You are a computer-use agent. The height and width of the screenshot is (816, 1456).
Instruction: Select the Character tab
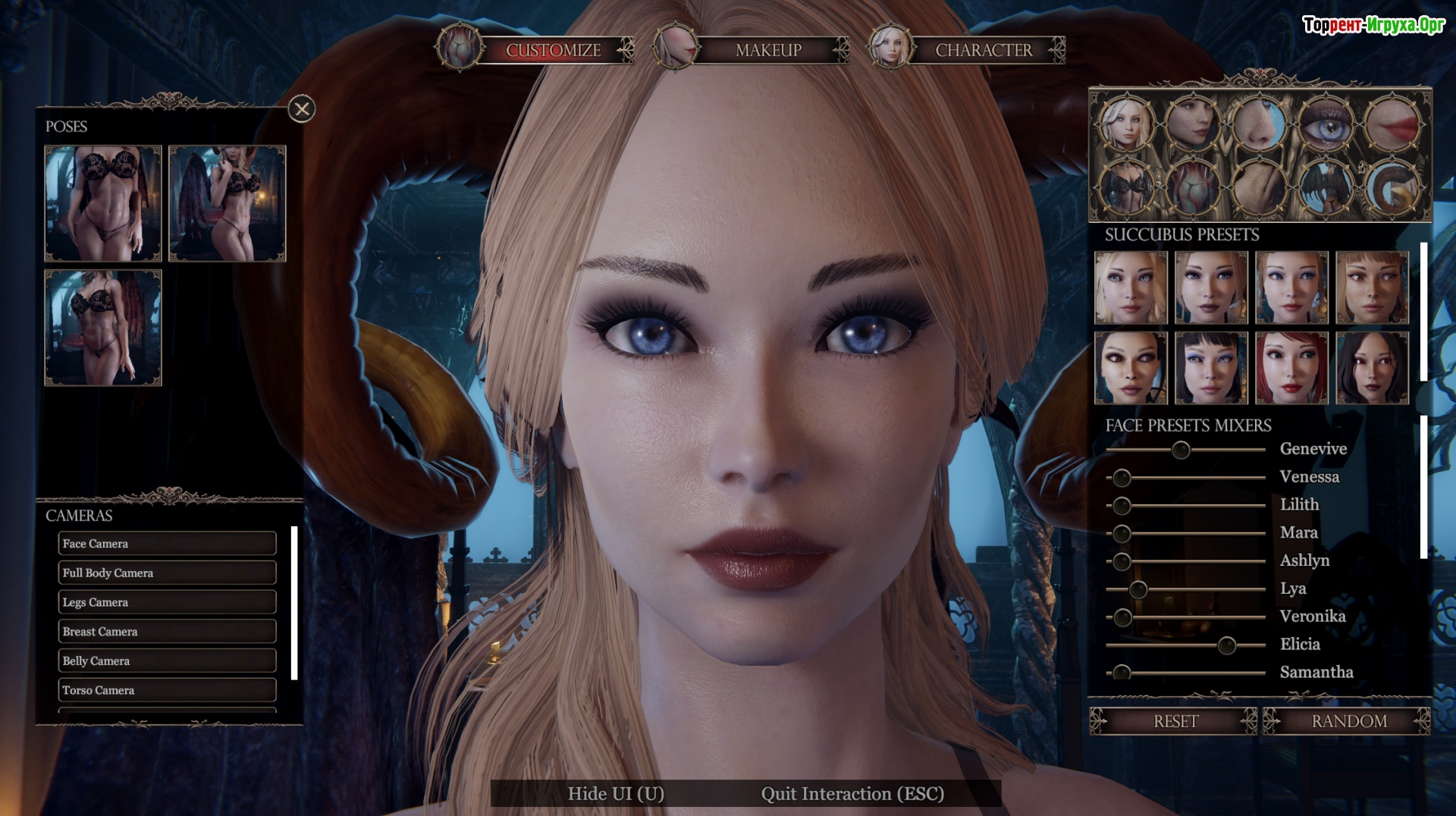click(x=983, y=50)
